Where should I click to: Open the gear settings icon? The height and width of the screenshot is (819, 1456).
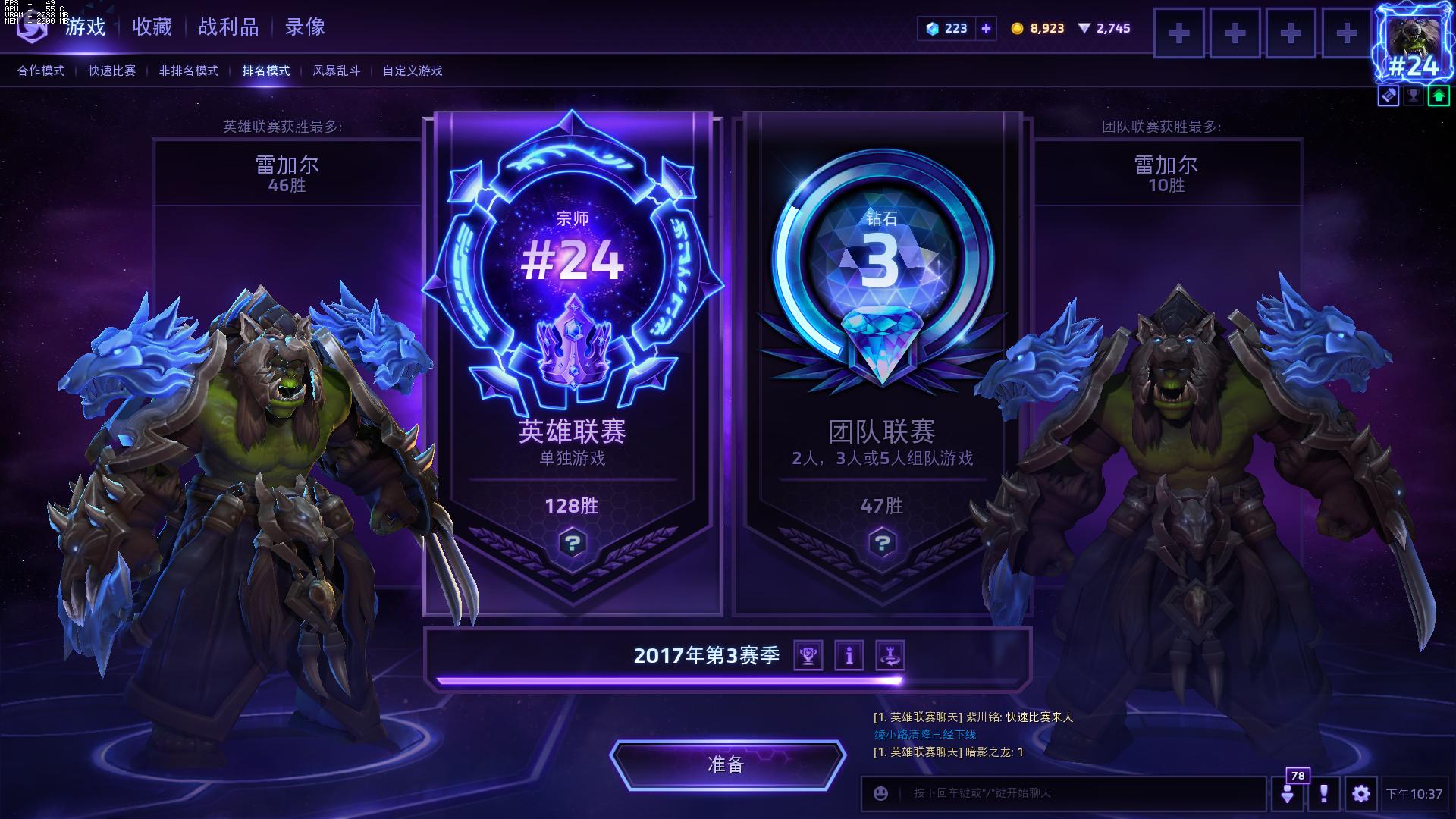[1360, 793]
